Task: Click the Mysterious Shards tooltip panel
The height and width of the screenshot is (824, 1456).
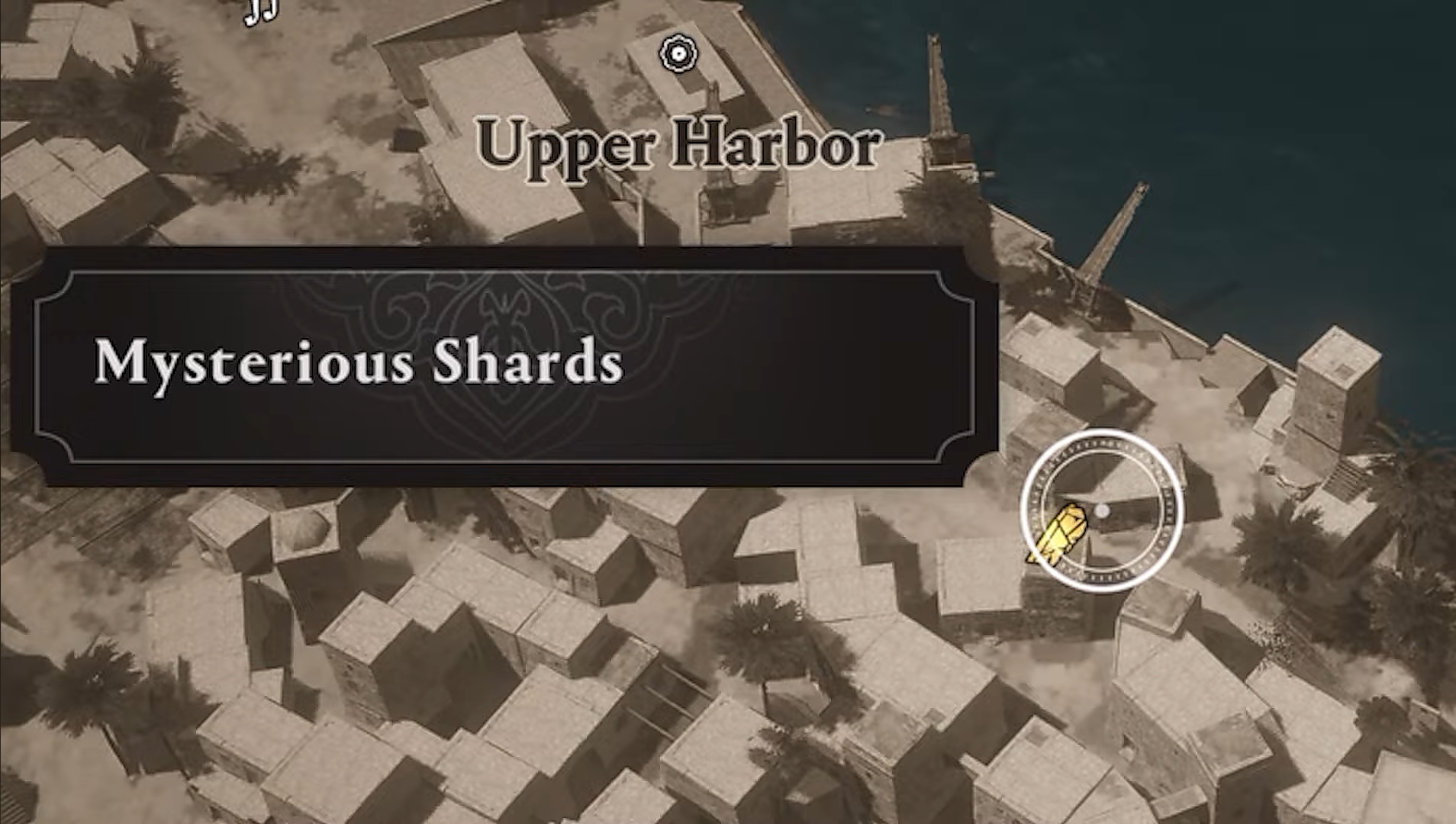Action: (x=504, y=365)
